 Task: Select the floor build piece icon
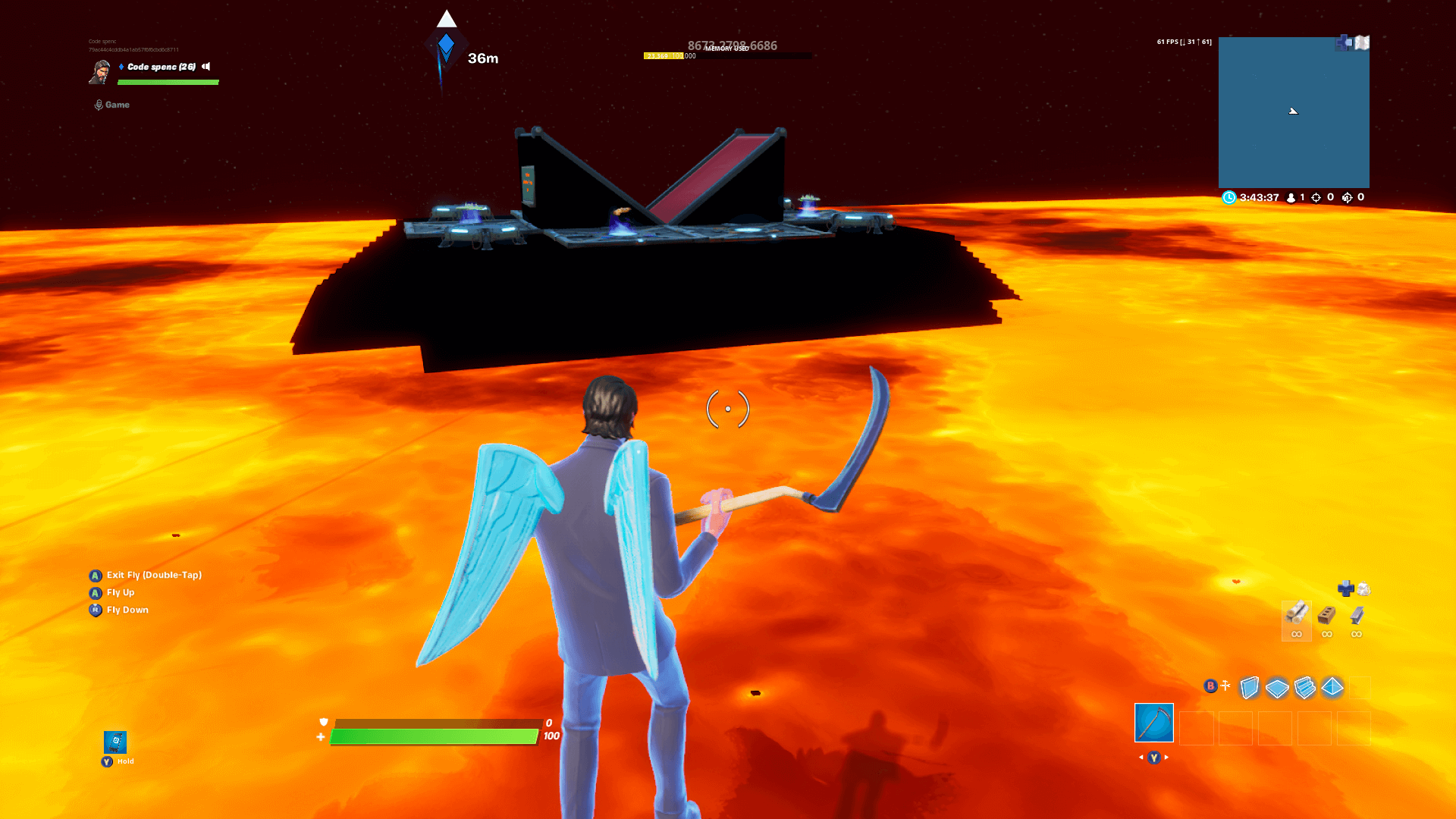[x=1277, y=688]
